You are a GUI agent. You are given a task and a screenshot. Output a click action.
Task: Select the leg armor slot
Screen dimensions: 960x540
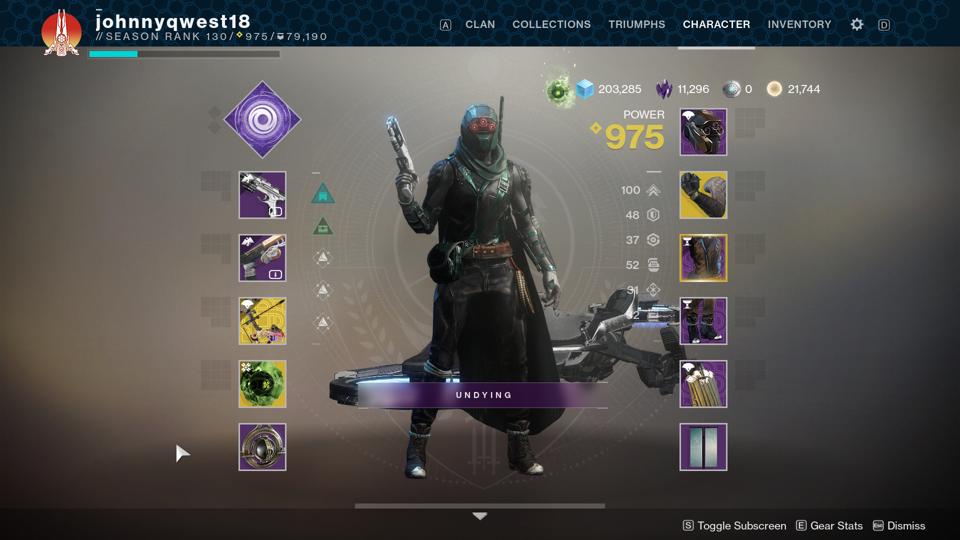click(x=703, y=321)
